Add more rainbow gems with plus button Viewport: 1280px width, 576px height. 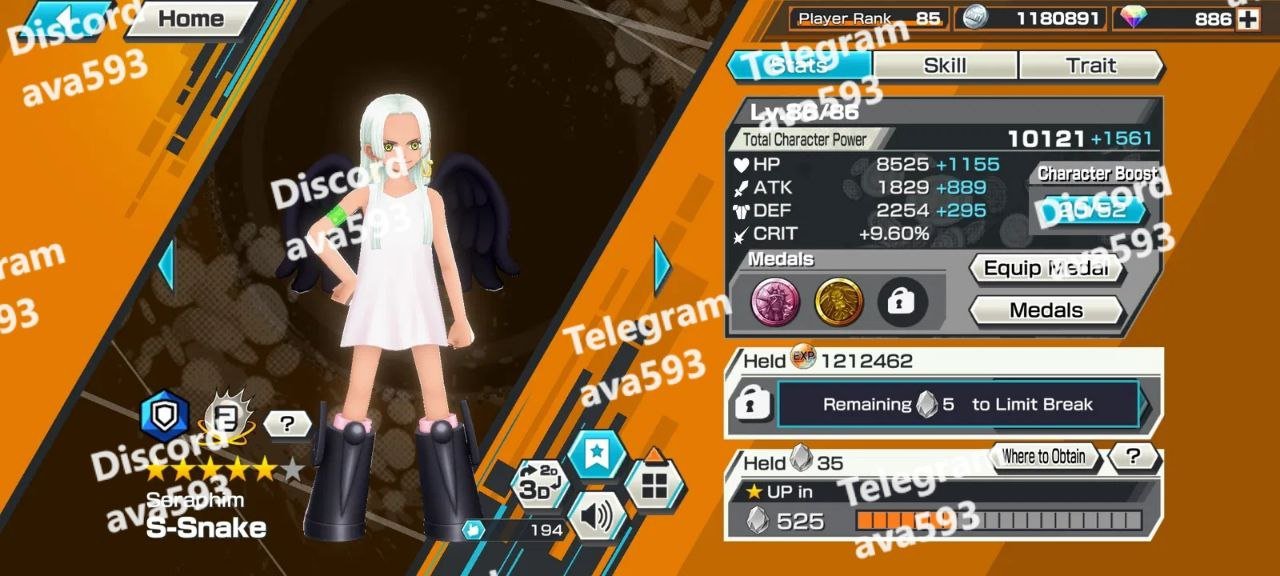tap(1248, 19)
